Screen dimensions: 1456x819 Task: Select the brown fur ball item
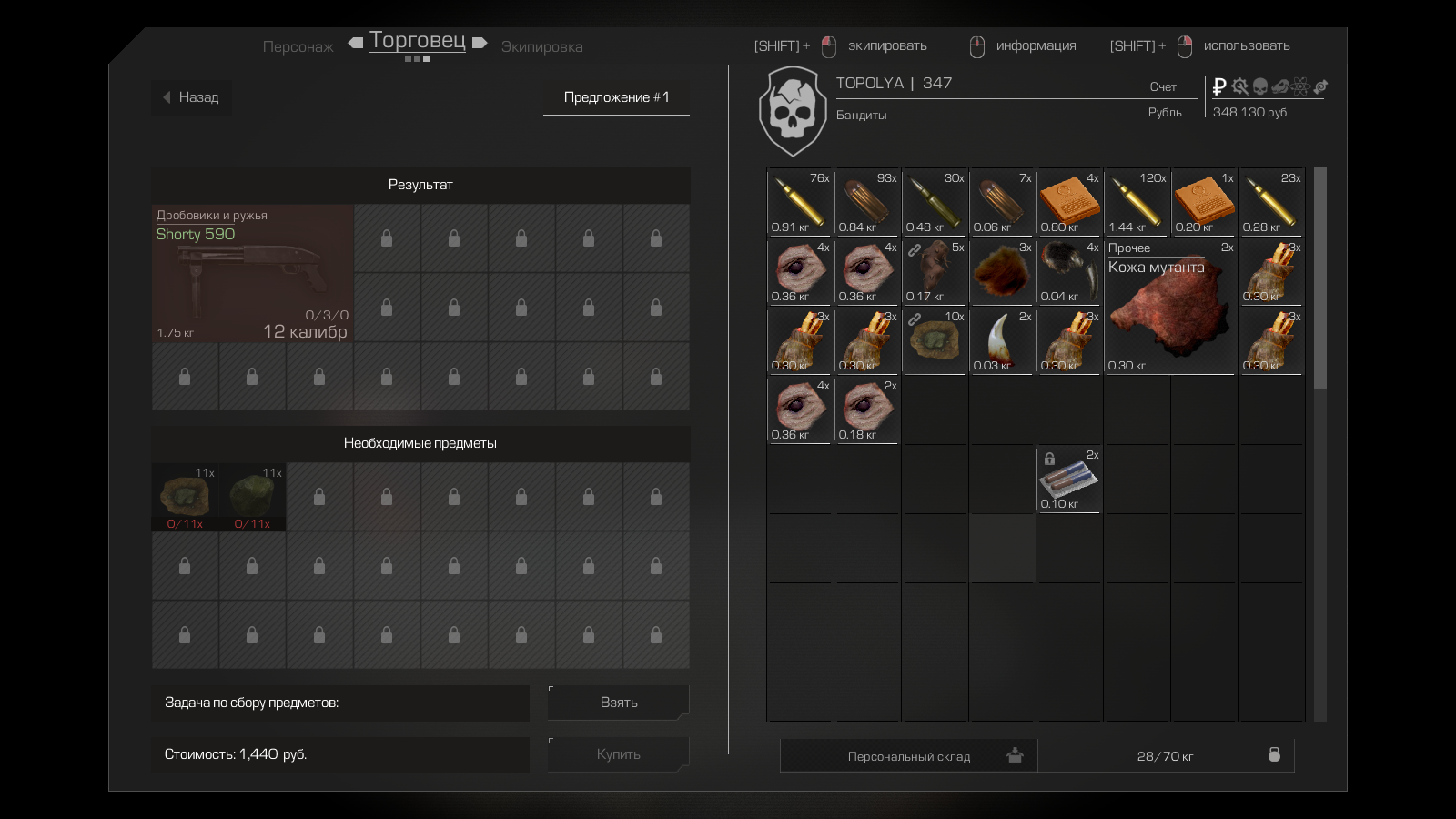1001,272
